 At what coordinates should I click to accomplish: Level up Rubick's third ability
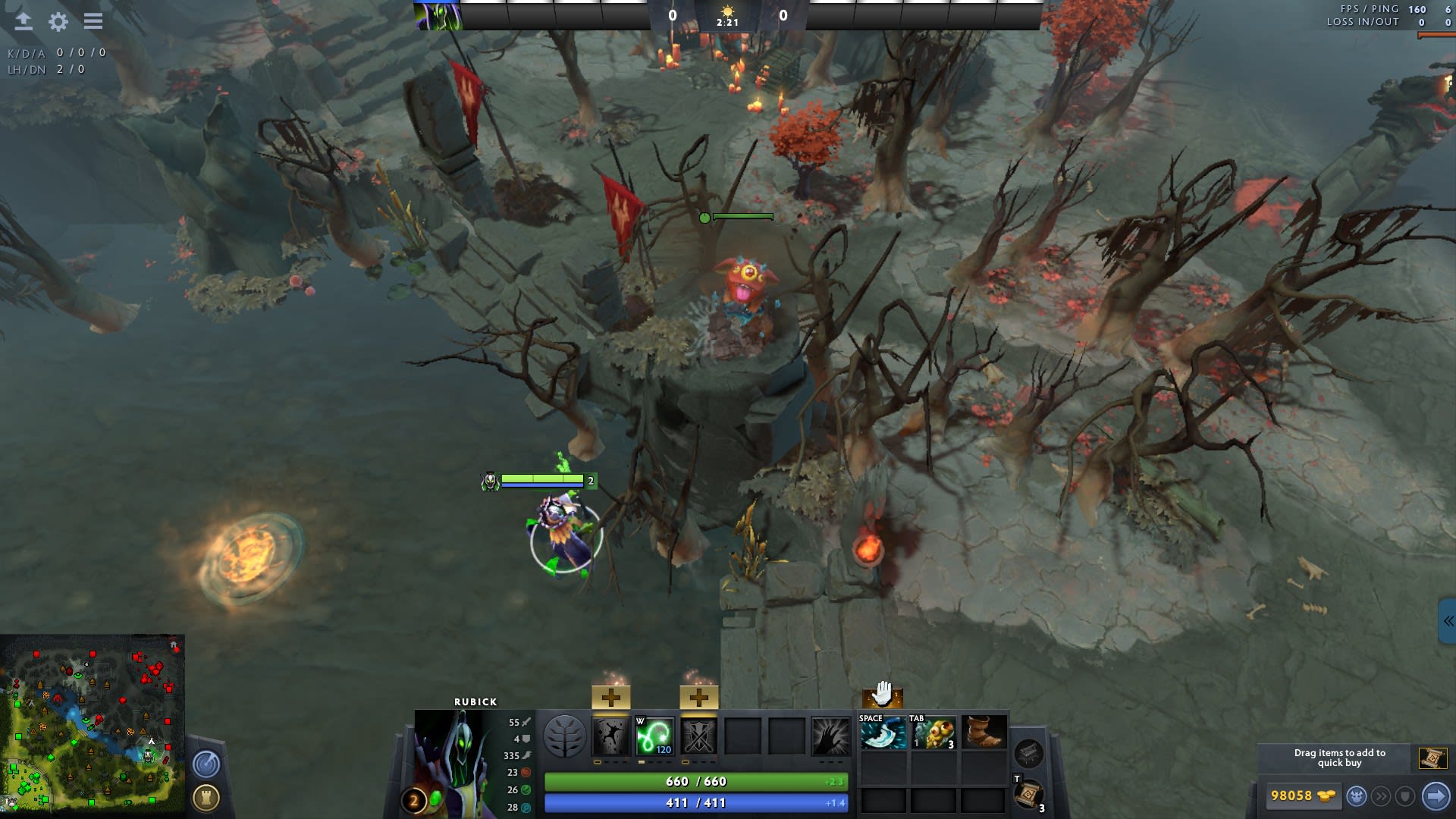(x=698, y=697)
